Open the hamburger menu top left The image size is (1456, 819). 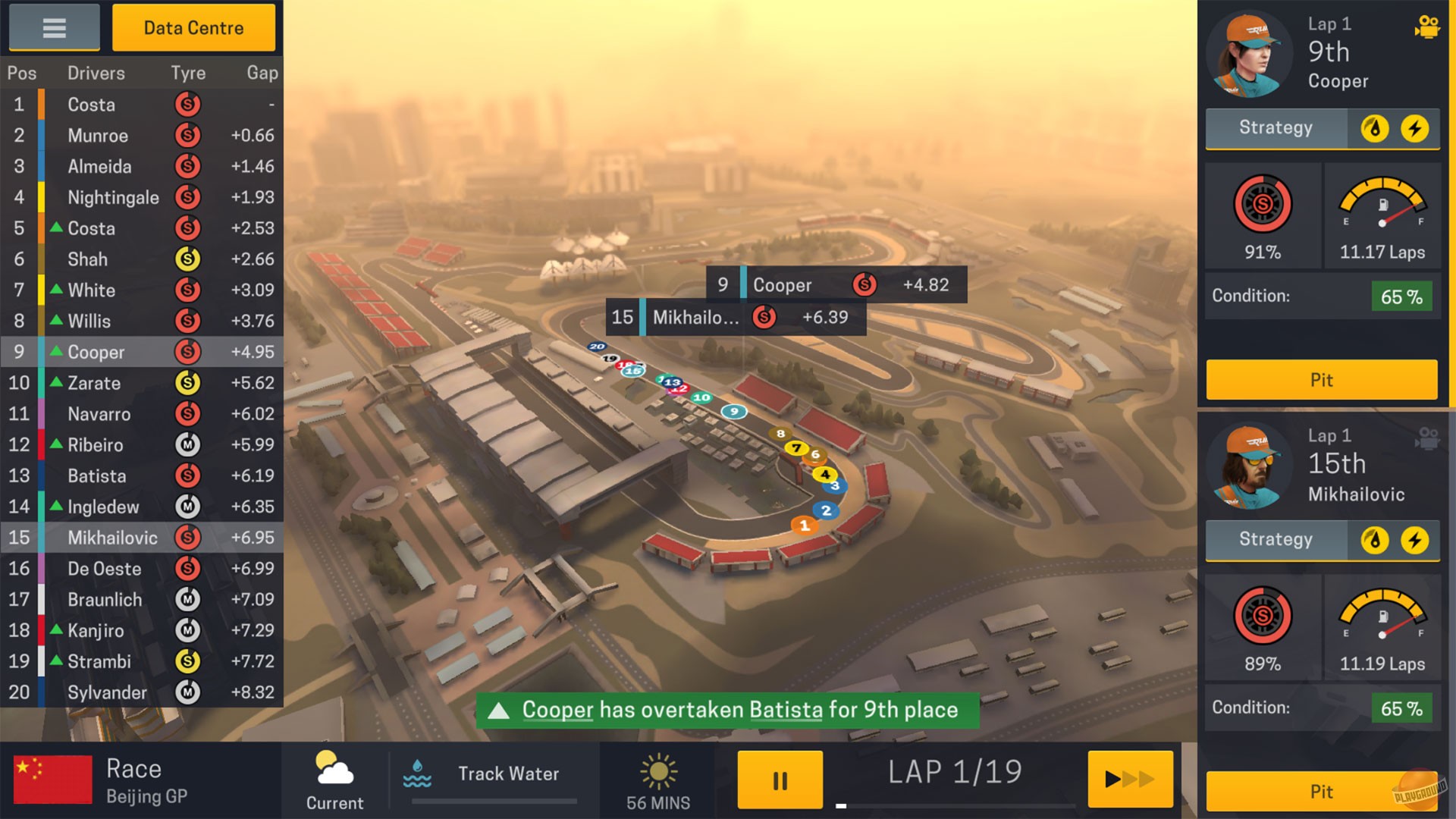point(53,27)
